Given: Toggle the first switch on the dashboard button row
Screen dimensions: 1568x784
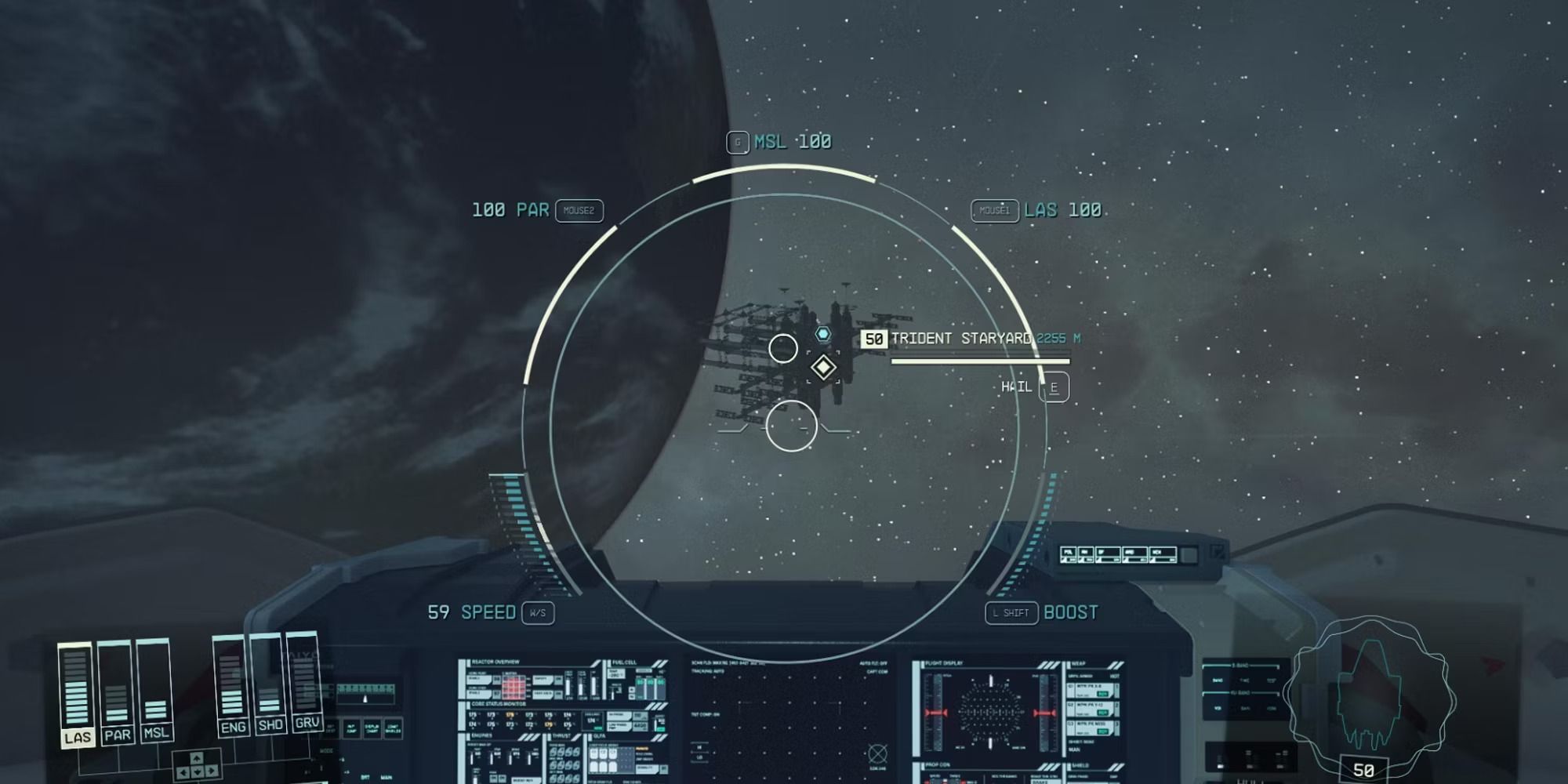Looking at the screenshot, I should (x=1069, y=554).
